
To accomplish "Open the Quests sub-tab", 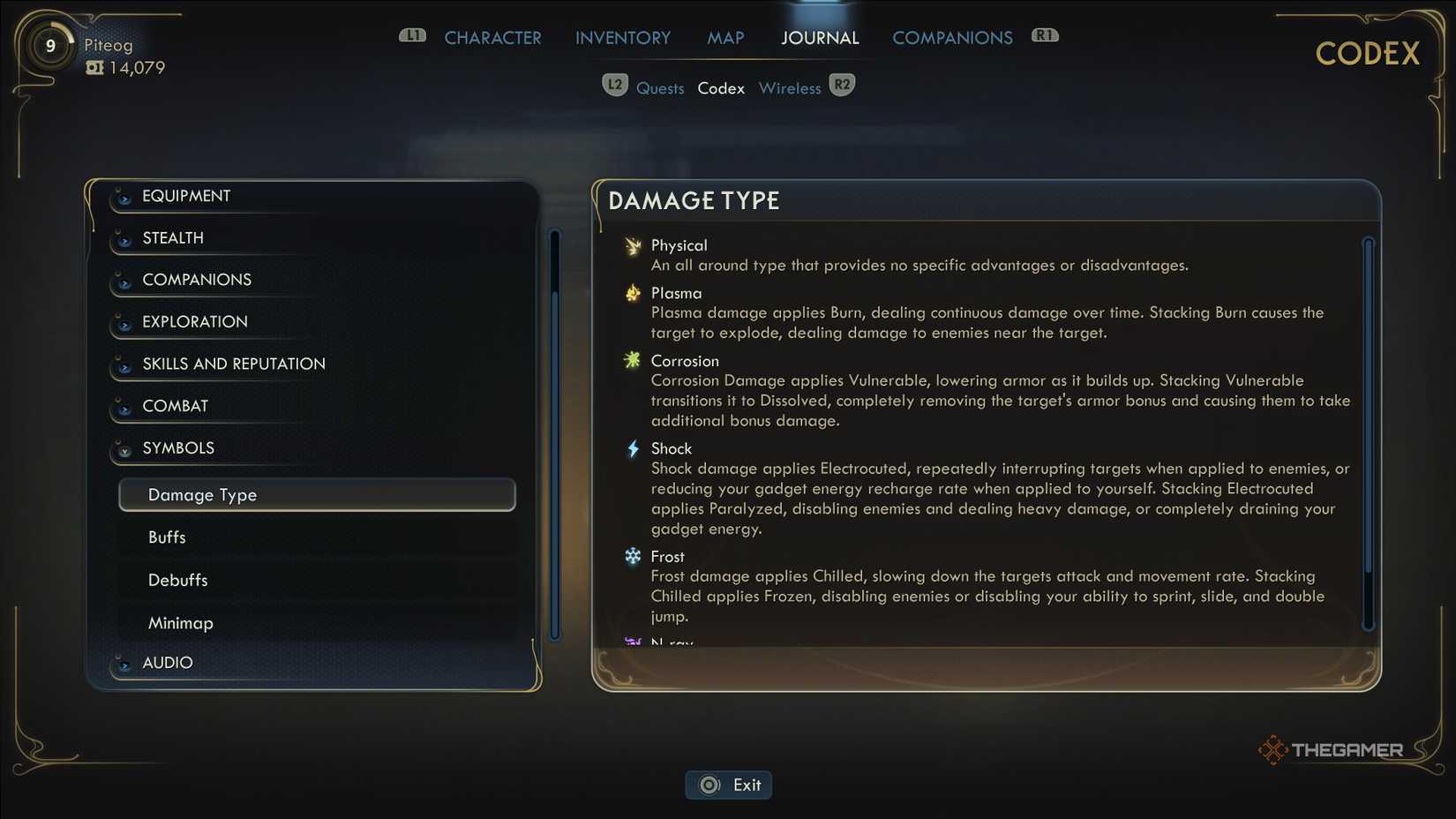I will (x=660, y=87).
